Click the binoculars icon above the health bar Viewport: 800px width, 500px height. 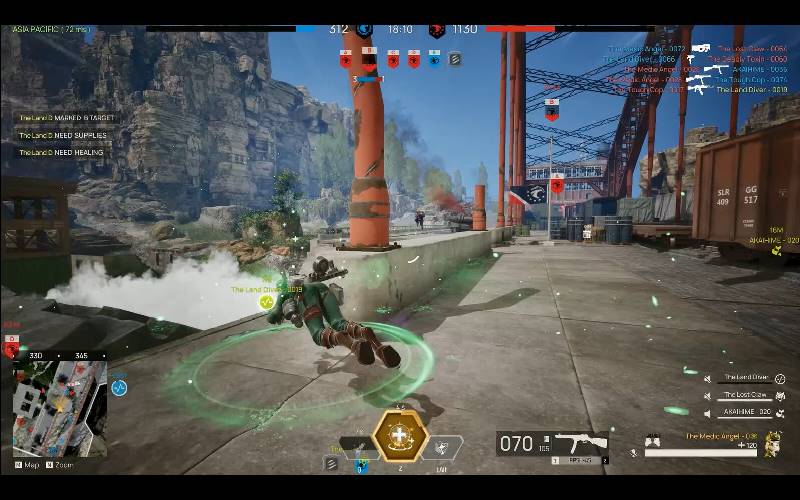(x=653, y=438)
